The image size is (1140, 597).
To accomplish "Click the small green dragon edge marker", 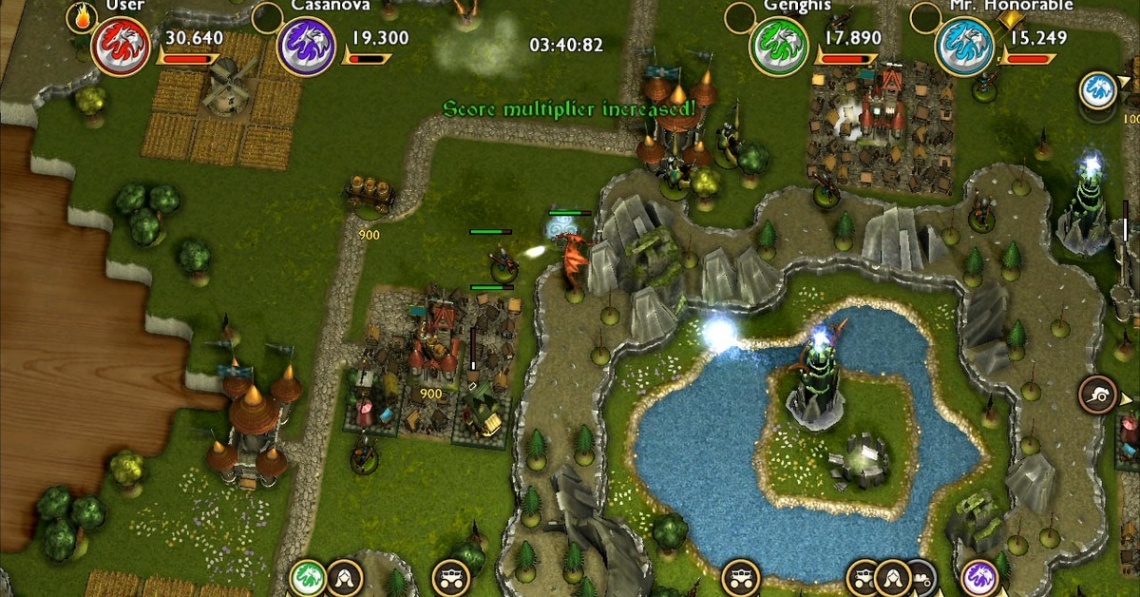I will coord(307,577).
